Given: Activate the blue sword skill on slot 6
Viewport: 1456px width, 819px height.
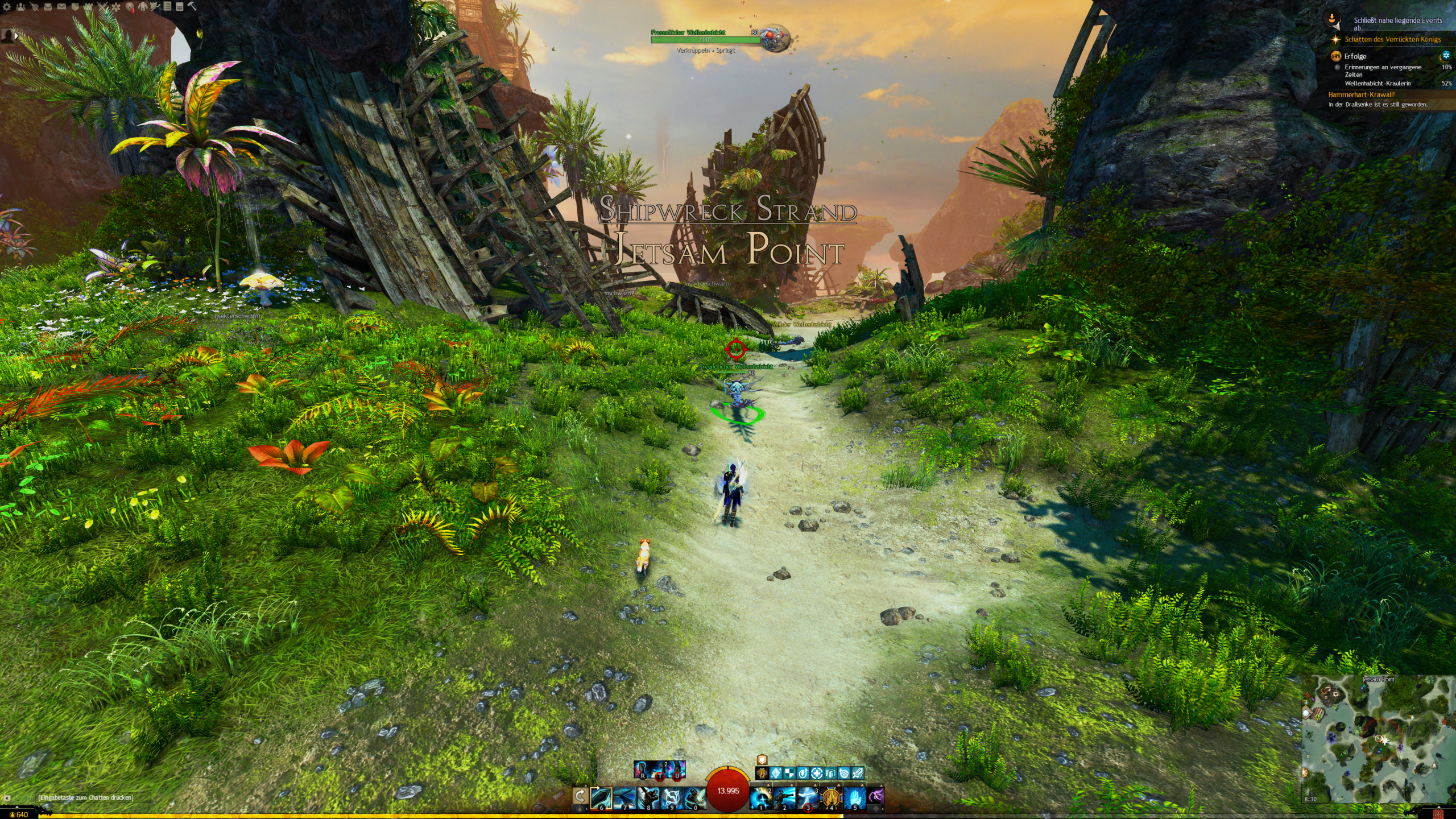Looking at the screenshot, I should pos(601,798).
